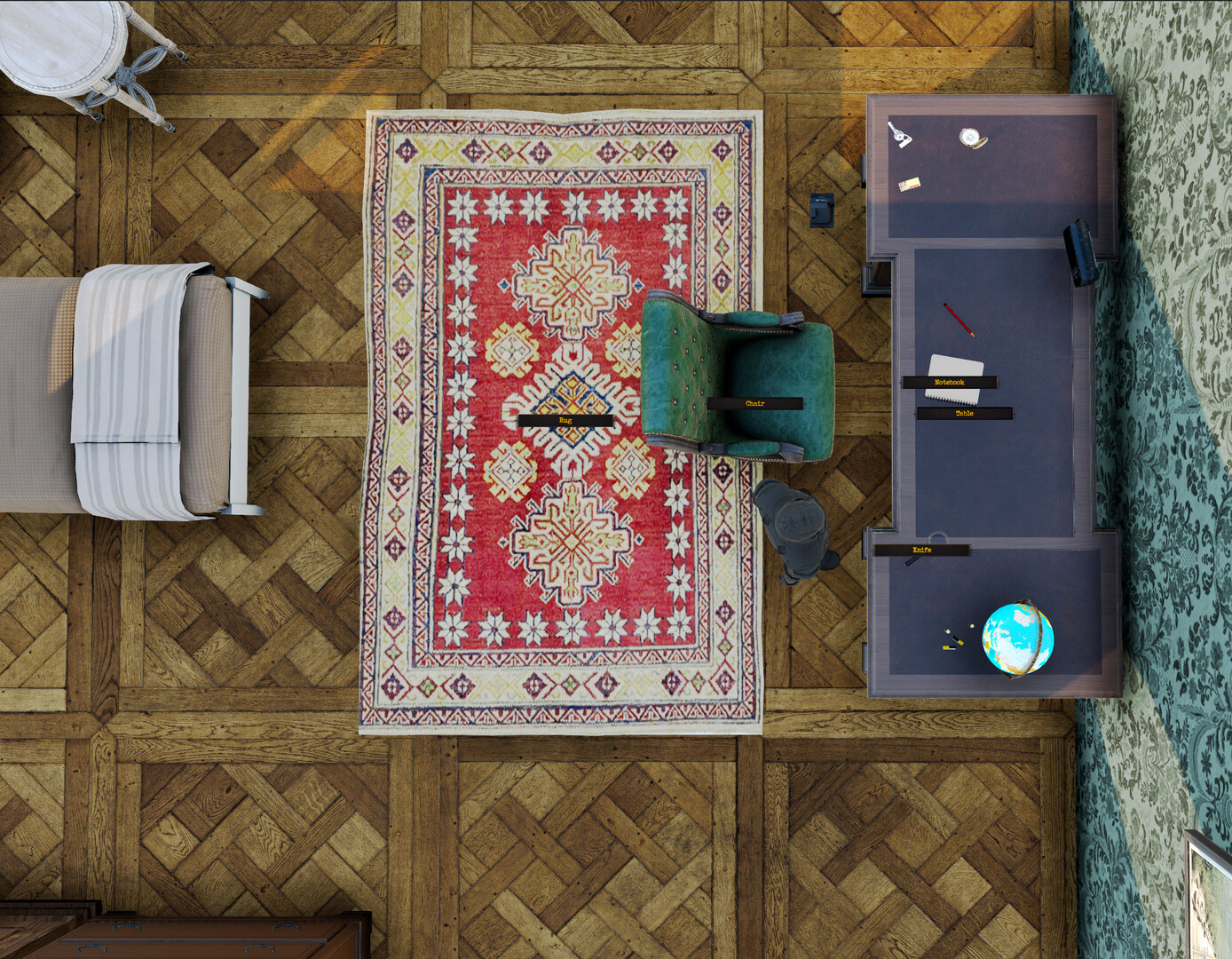Select the blue globe on the desk
This screenshot has height=959, width=1232.
1019,634
